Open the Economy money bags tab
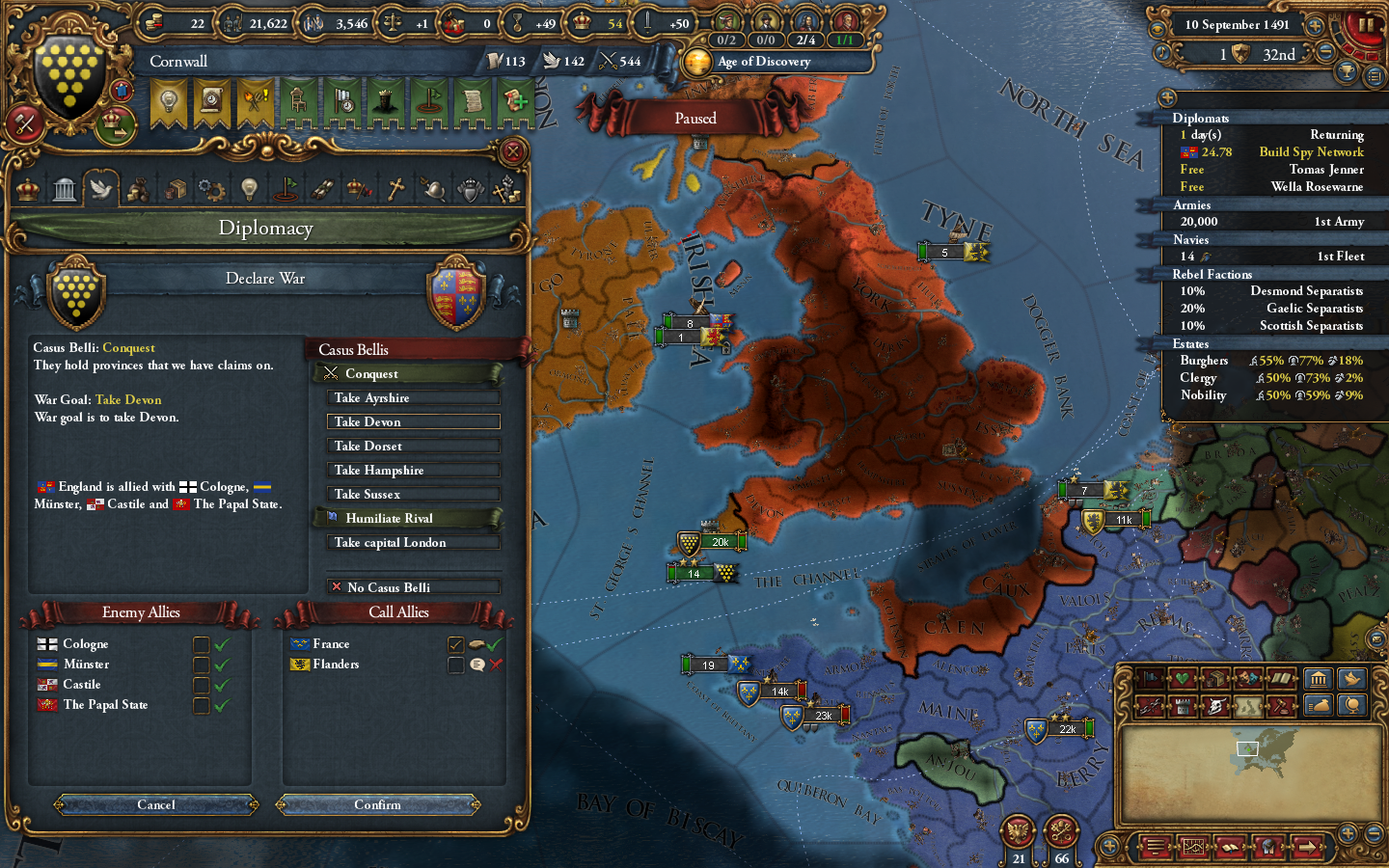The width and height of the screenshot is (1389, 868). tap(138, 189)
